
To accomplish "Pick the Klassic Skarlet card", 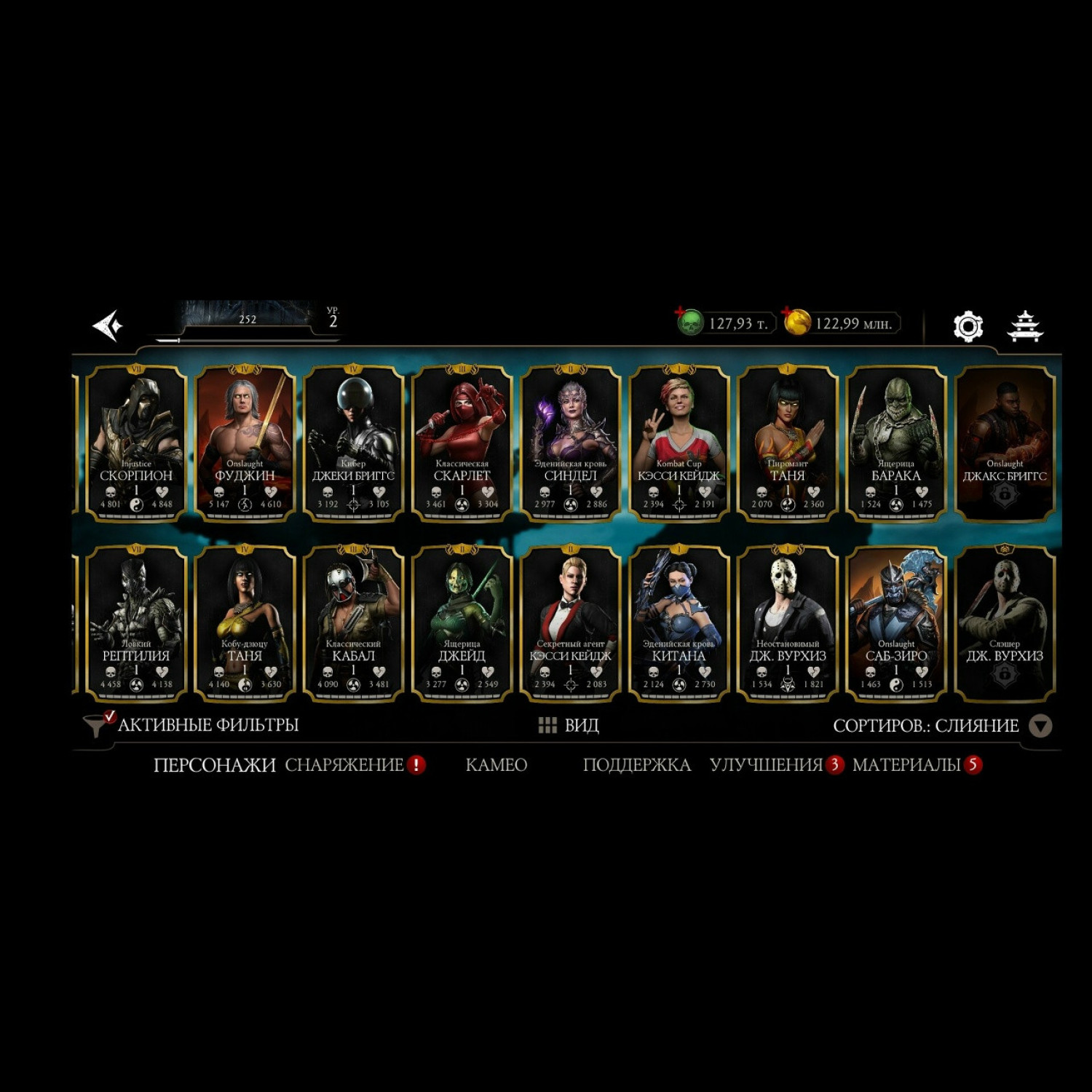I will coord(462,443).
